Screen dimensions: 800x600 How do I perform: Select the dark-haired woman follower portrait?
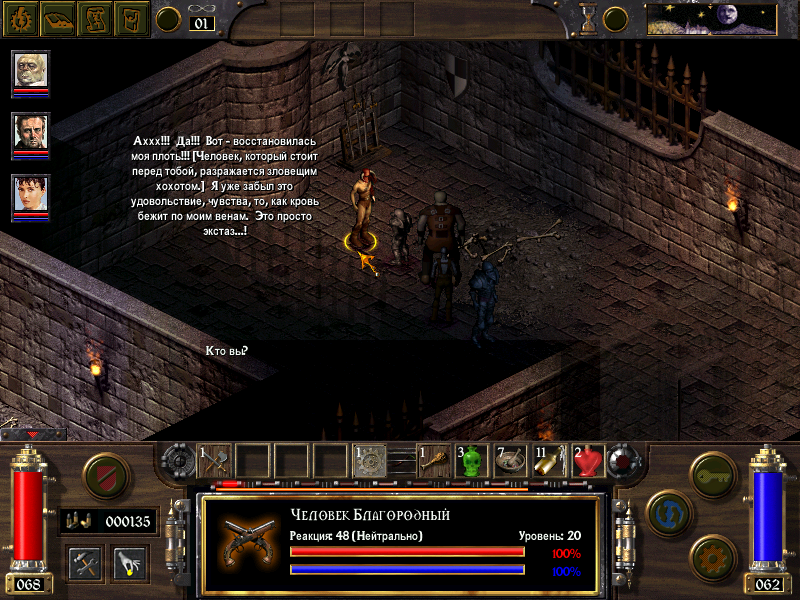[x=31, y=195]
